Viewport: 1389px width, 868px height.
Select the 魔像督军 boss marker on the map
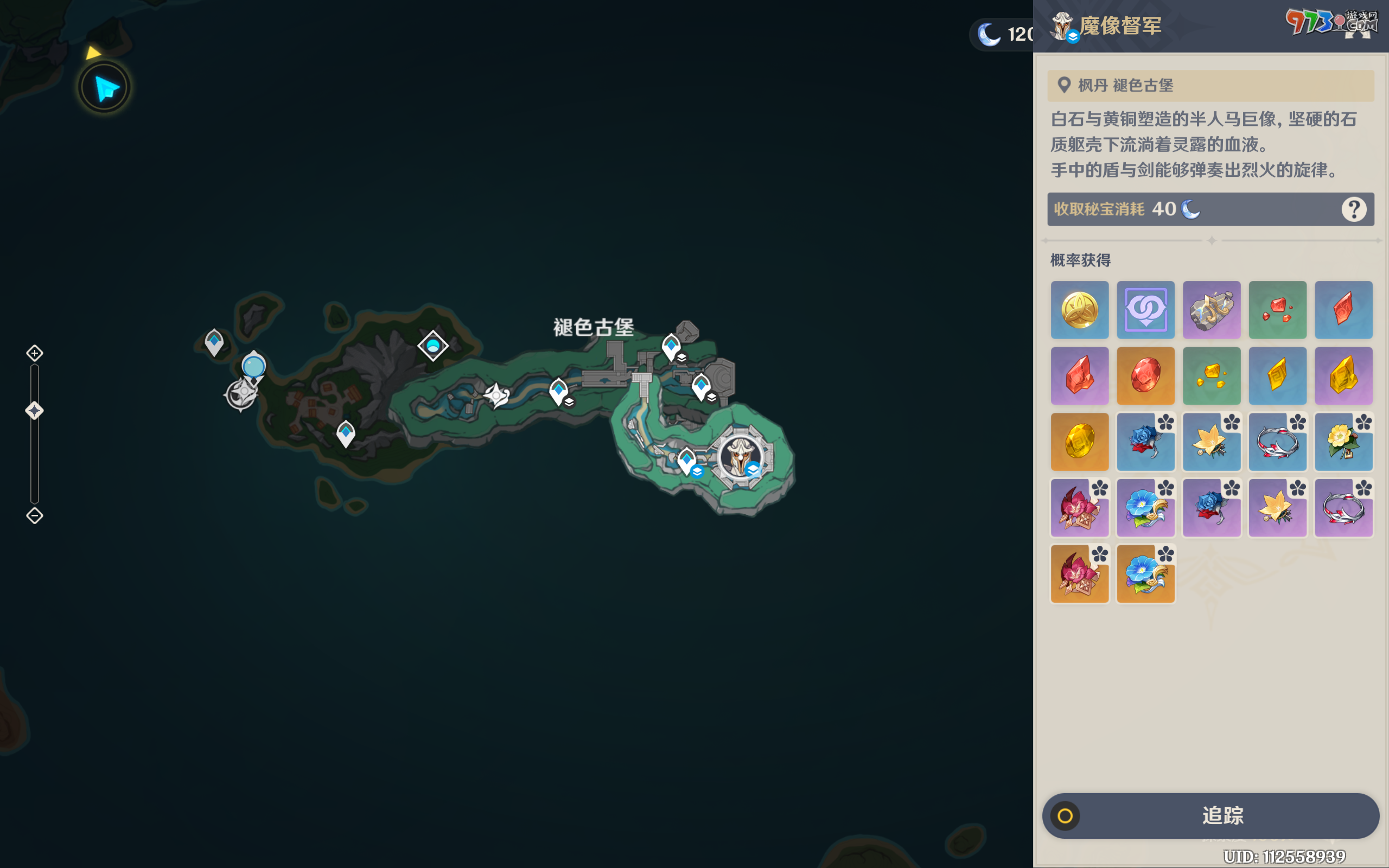741,457
